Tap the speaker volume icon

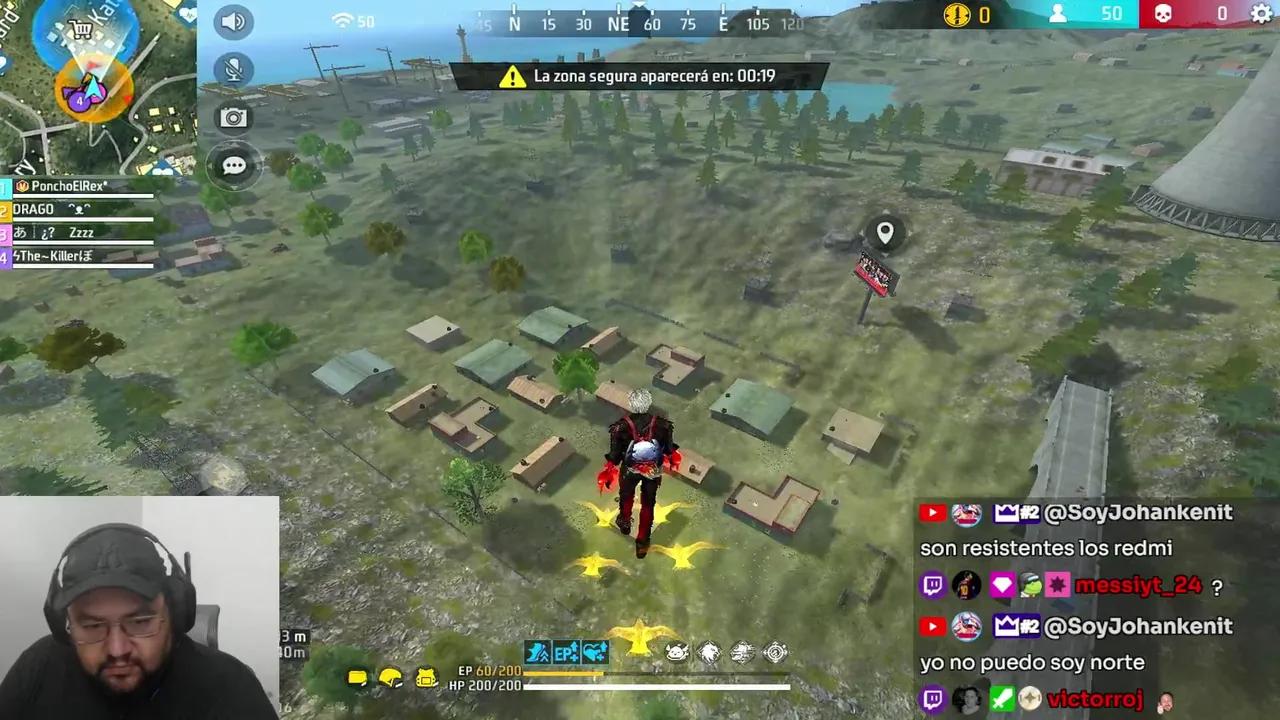233,21
